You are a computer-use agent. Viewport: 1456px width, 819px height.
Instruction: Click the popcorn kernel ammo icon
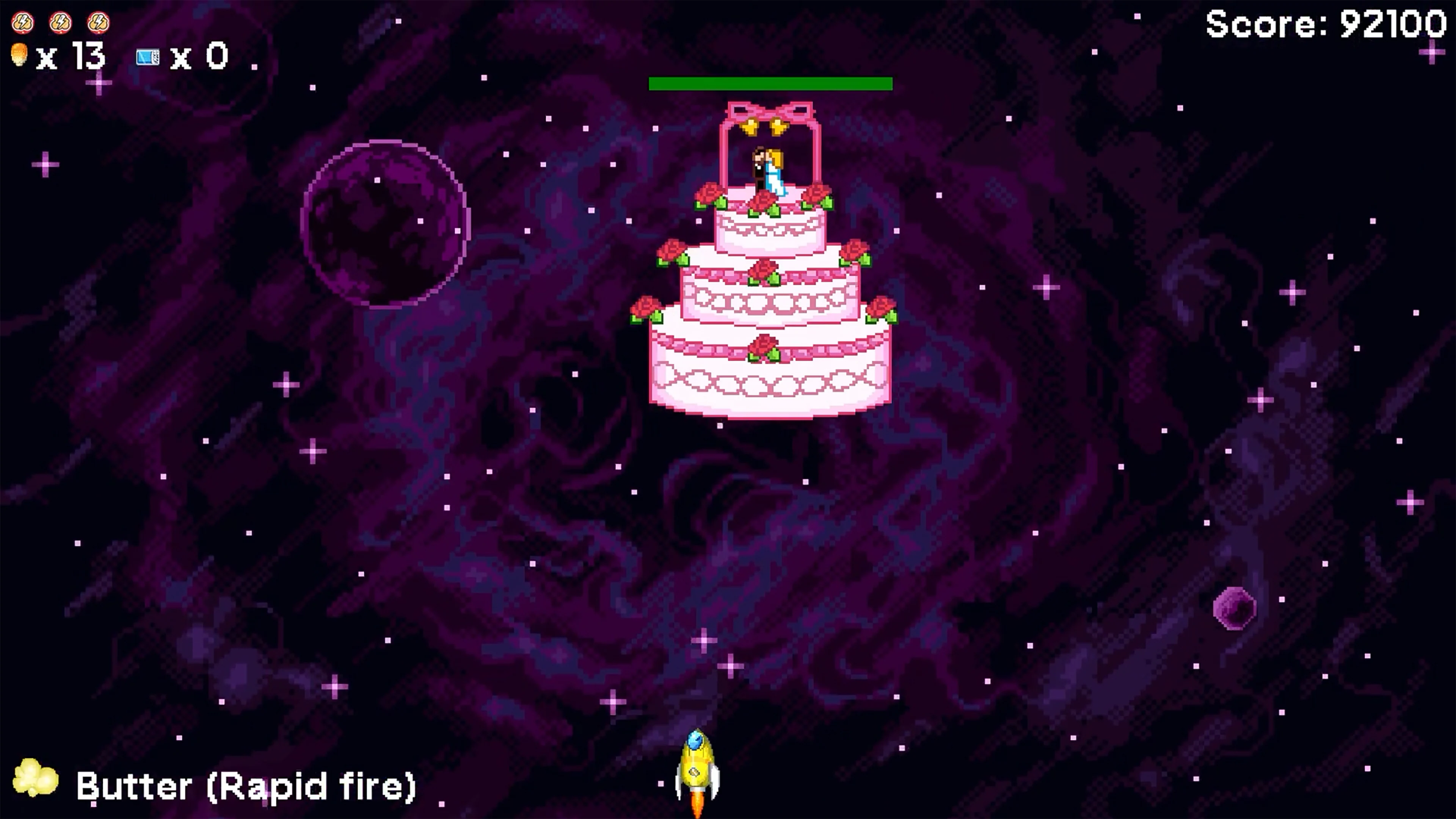(20, 56)
